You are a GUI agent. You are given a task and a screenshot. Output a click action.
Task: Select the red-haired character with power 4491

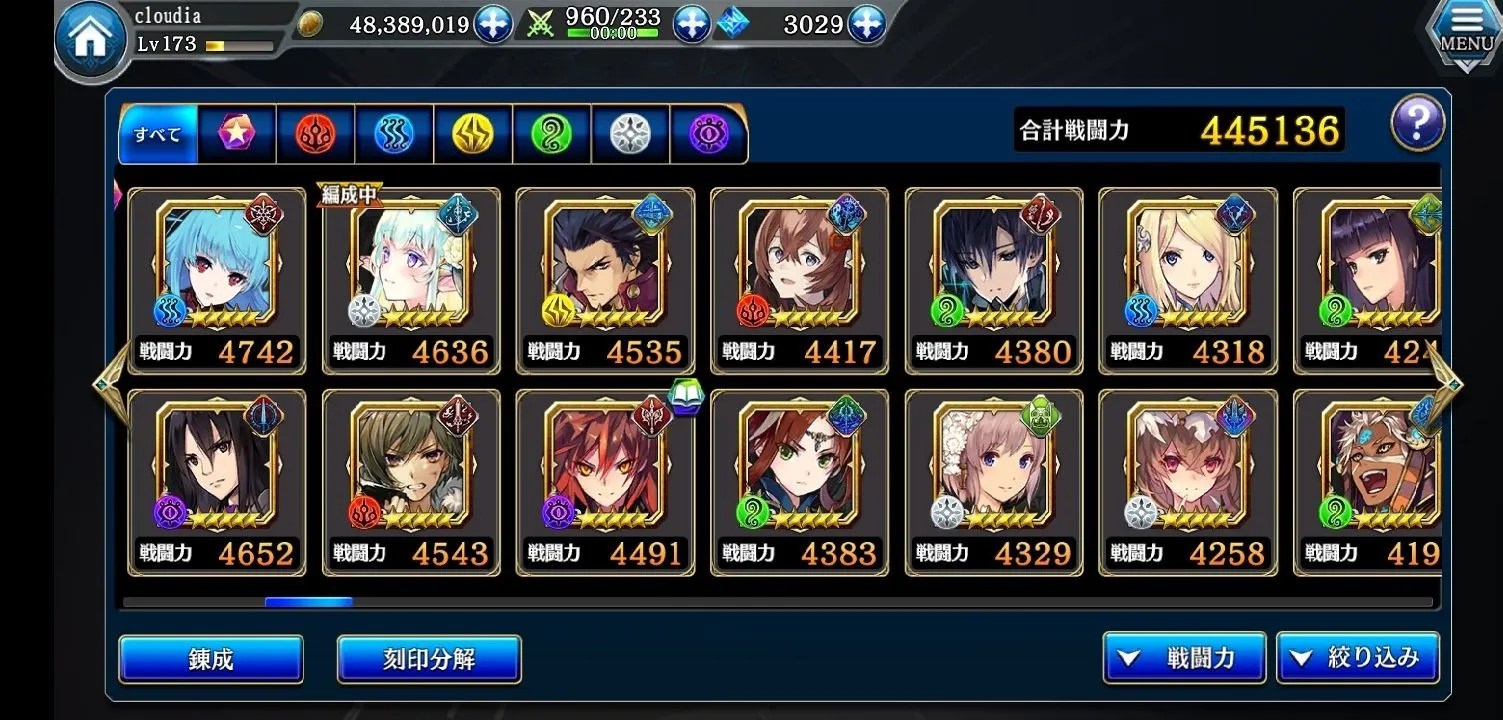click(x=605, y=482)
